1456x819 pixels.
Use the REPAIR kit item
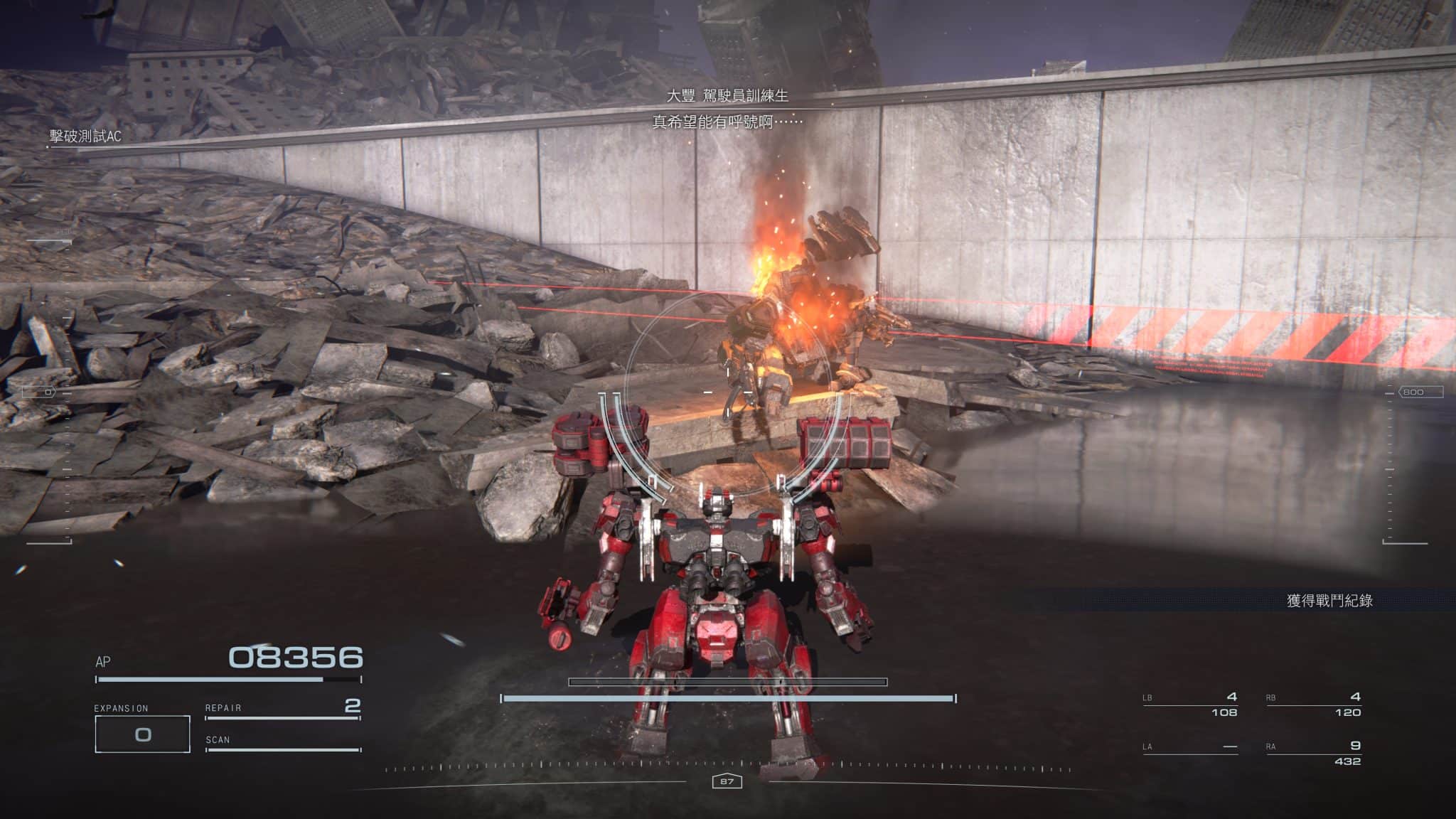click(x=282, y=708)
